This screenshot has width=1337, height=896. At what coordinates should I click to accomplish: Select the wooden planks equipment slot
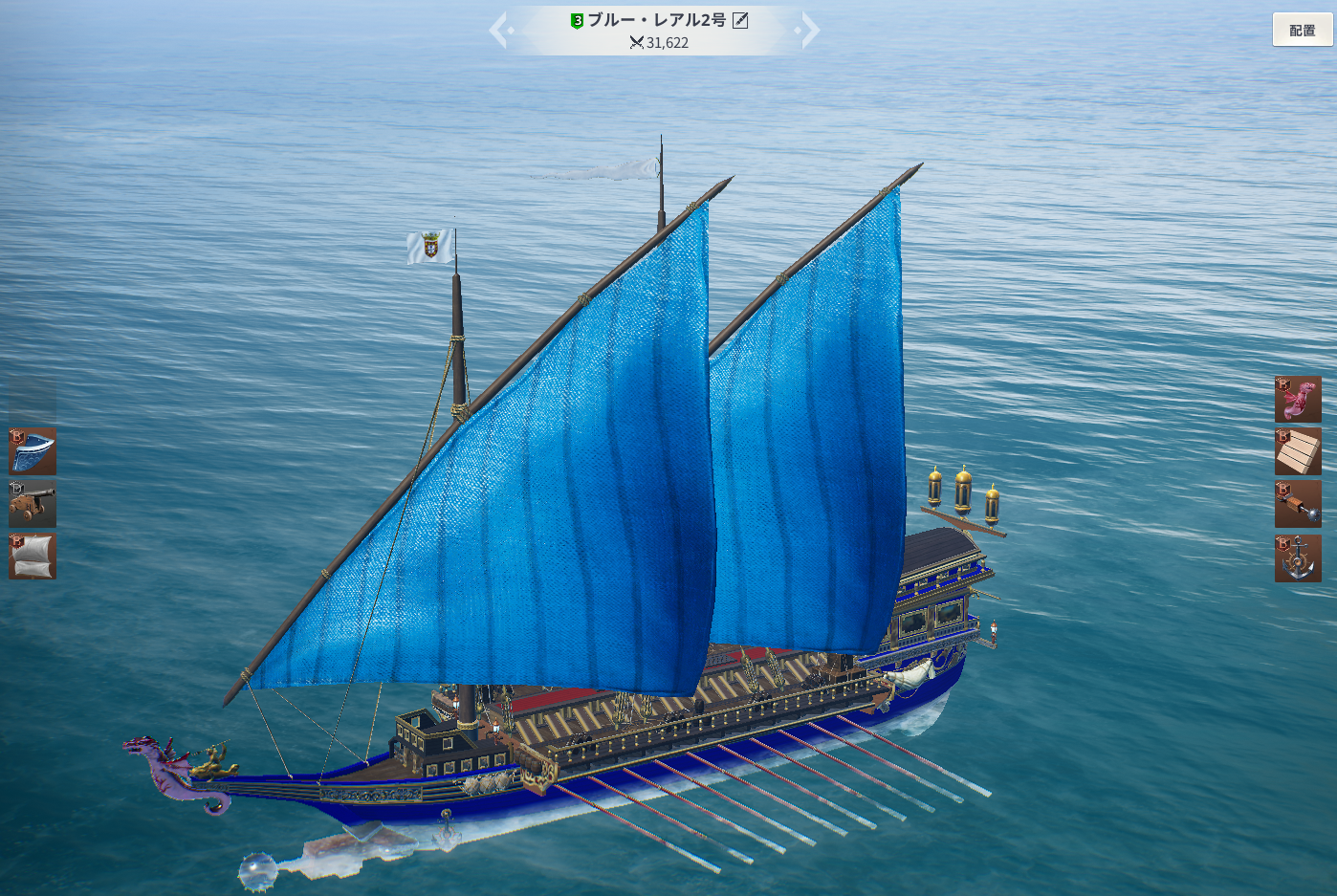click(1298, 451)
